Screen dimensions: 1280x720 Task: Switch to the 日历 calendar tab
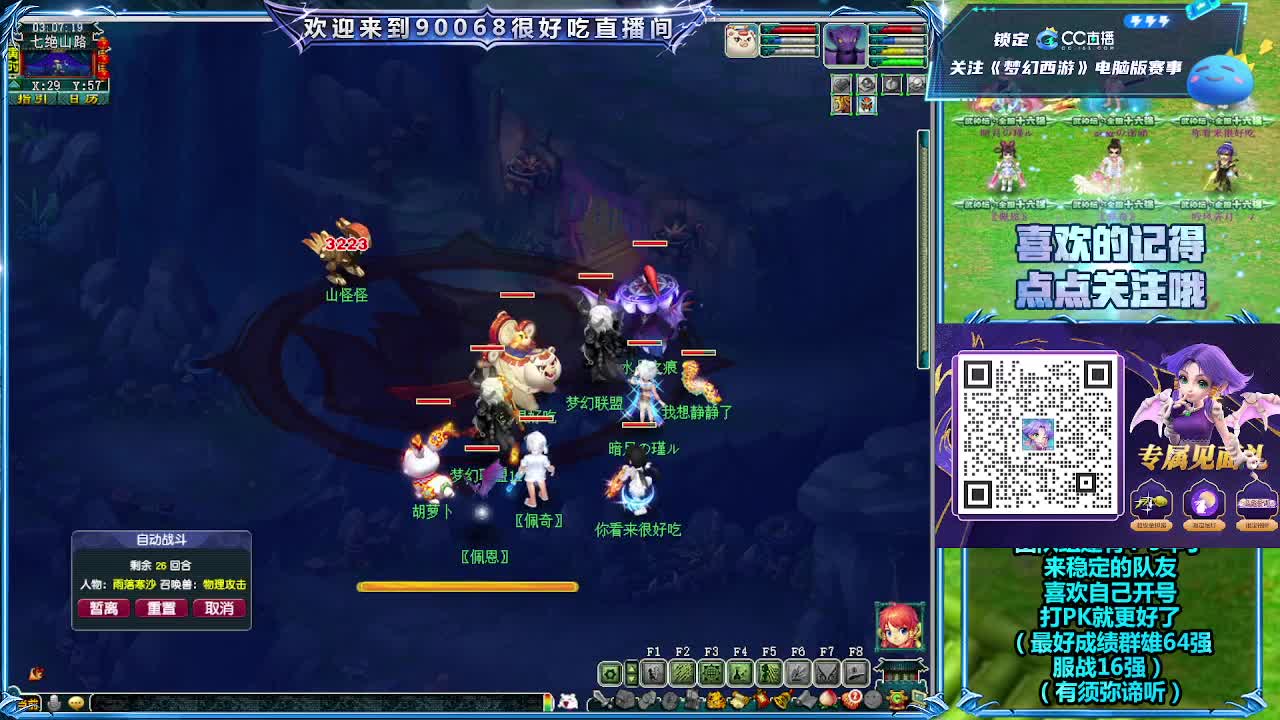click(x=82, y=98)
